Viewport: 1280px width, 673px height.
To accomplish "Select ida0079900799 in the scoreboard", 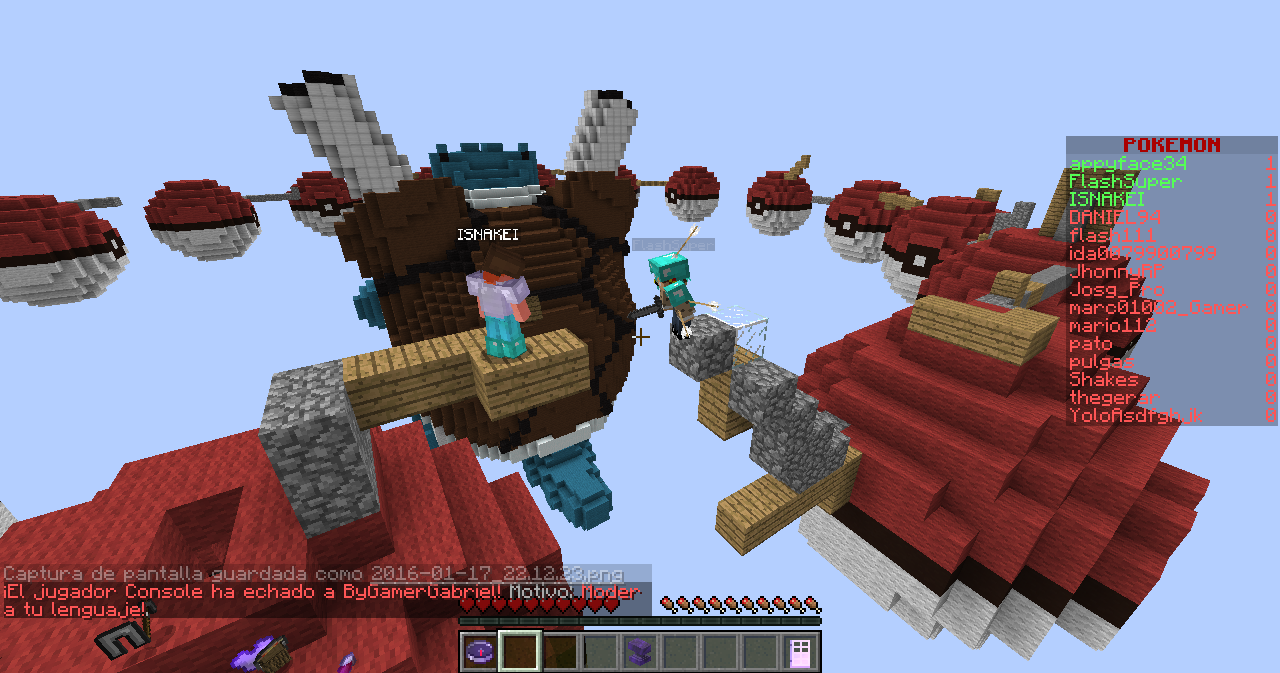I will (x=1142, y=254).
